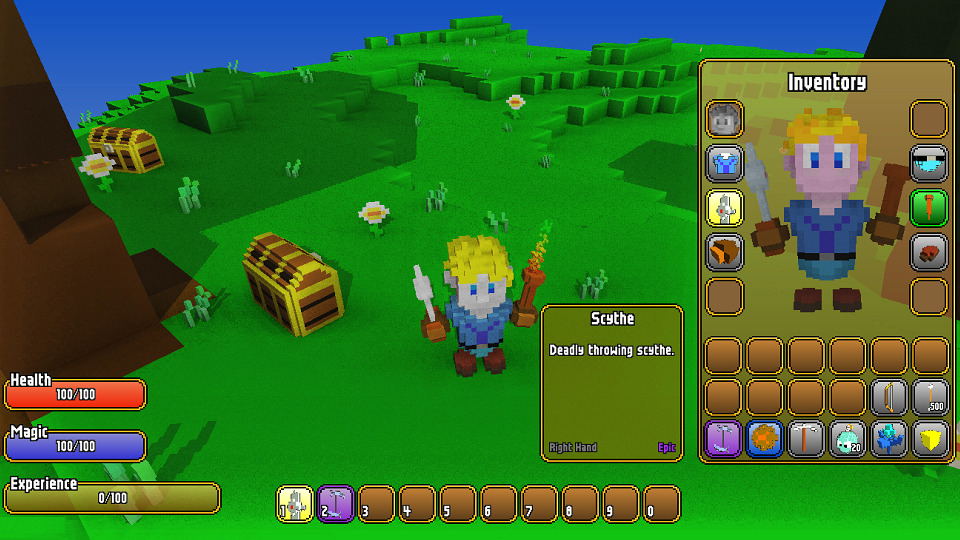960x540 pixels.
Task: Select the cyan goggles accessory slot
Action: click(929, 163)
